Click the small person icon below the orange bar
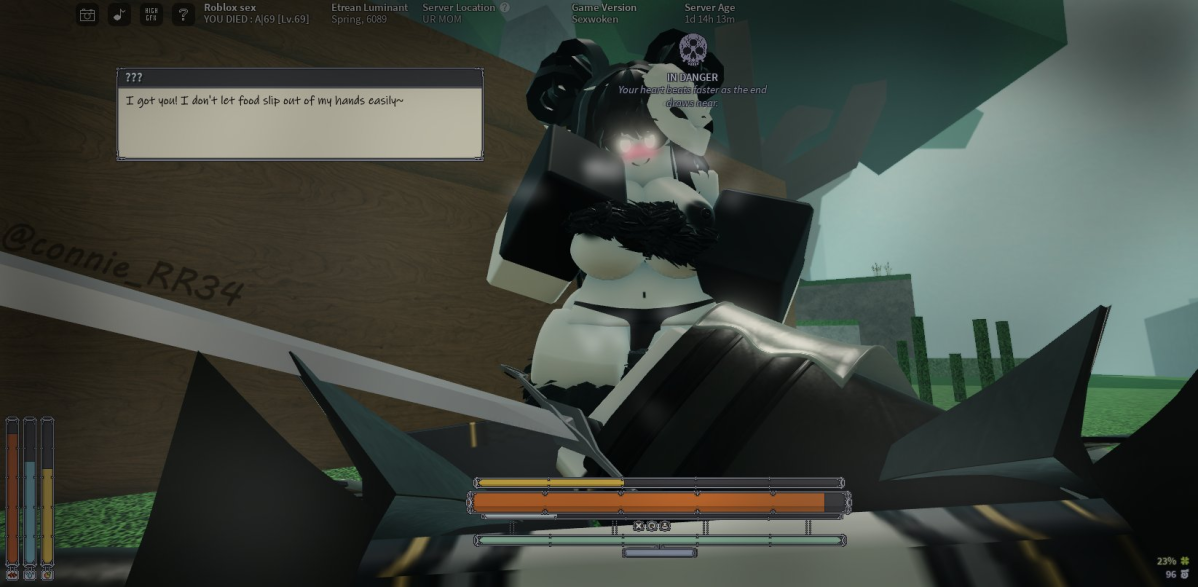This screenshot has width=1198, height=587. (664, 526)
